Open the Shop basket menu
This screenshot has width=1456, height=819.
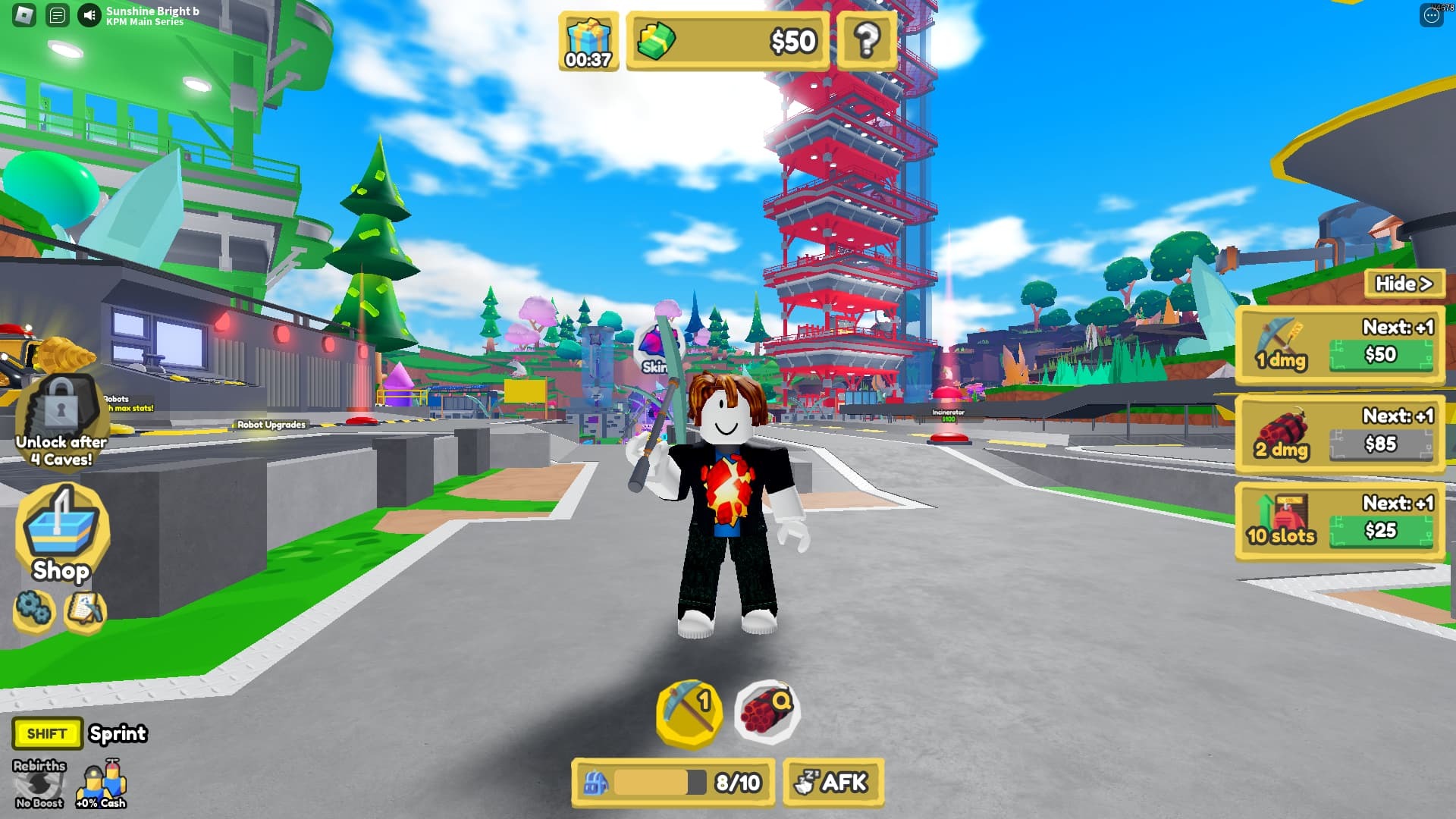coord(61,535)
